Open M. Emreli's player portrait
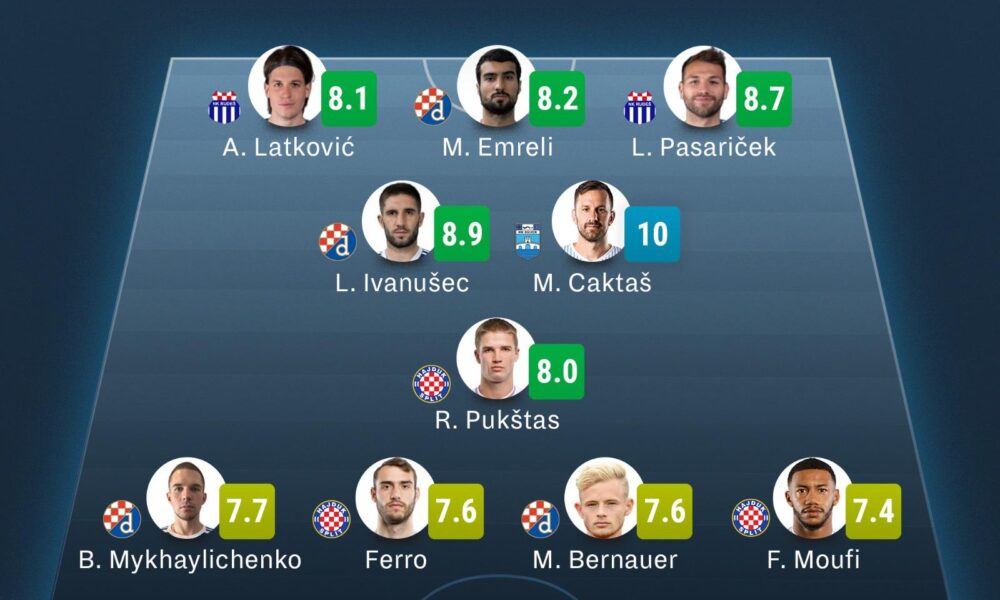This screenshot has width=1000, height=600. 496,85
